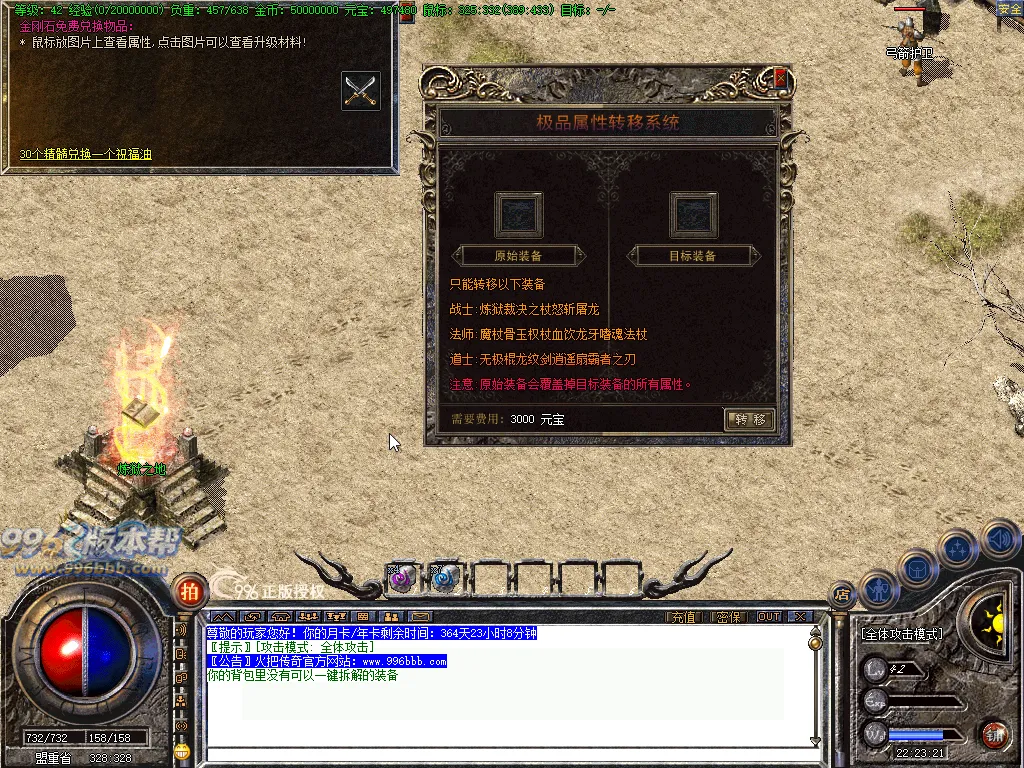Select the 原始装备 source equipment slot
Viewport: 1024px width, 768px height.
pos(518,213)
